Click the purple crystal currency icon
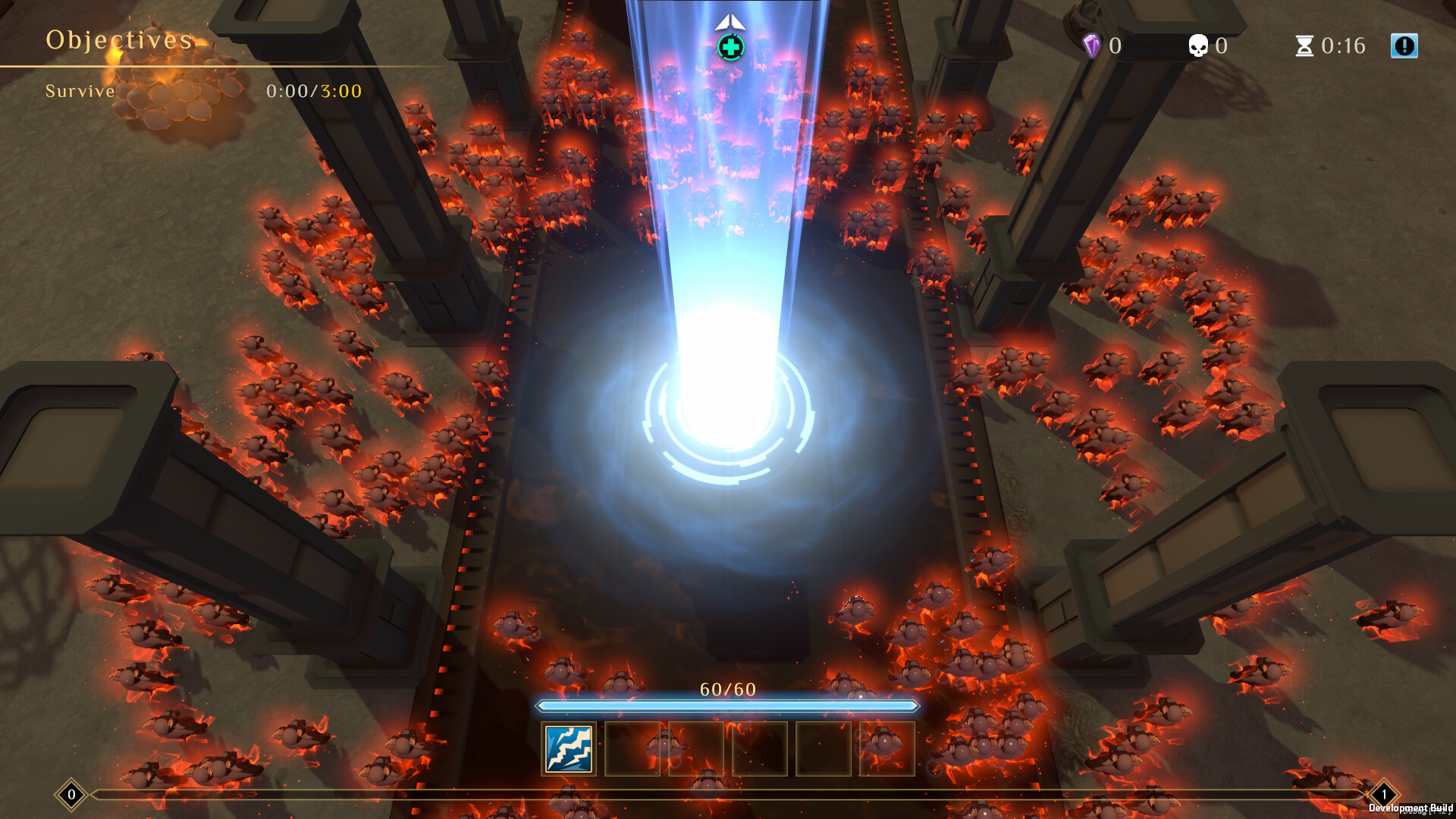This screenshot has width=1456, height=819. point(1090,45)
